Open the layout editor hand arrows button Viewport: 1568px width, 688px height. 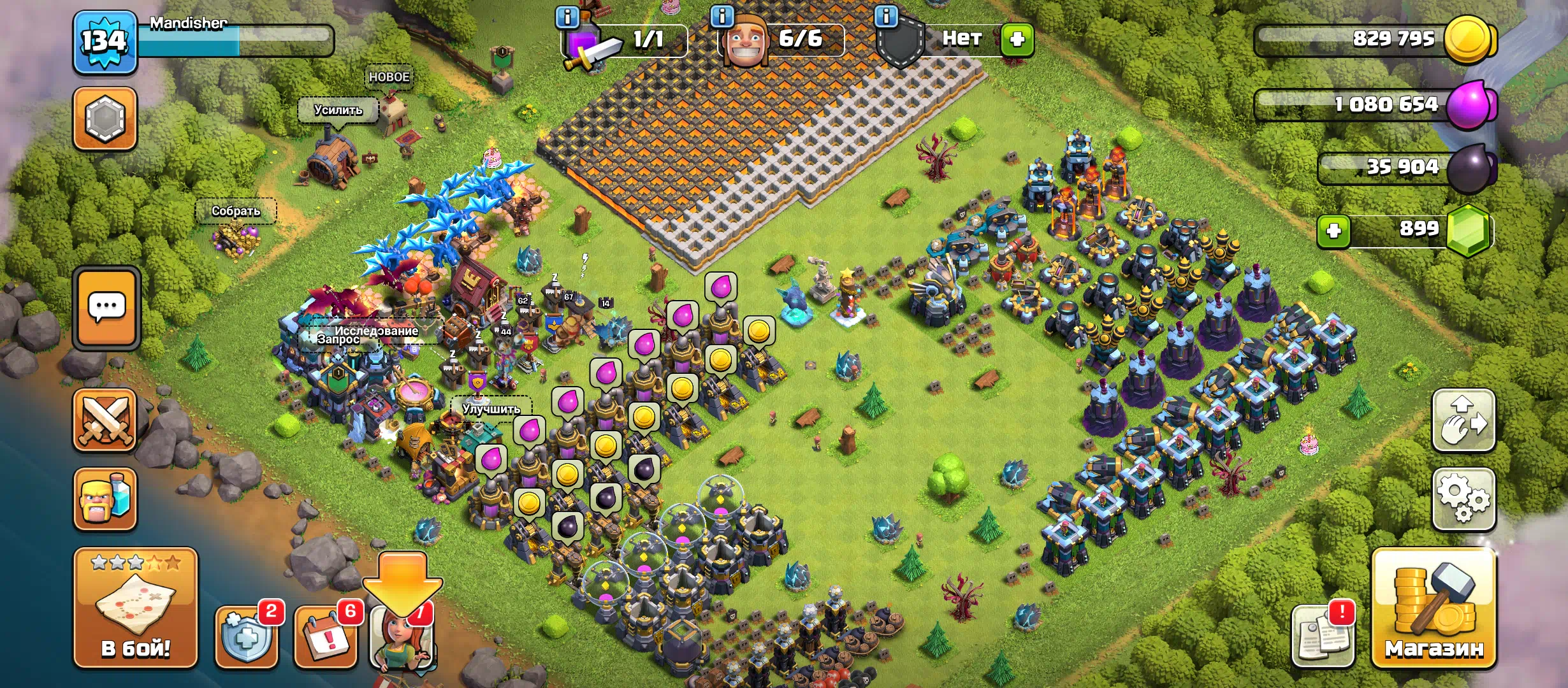click(x=1463, y=420)
